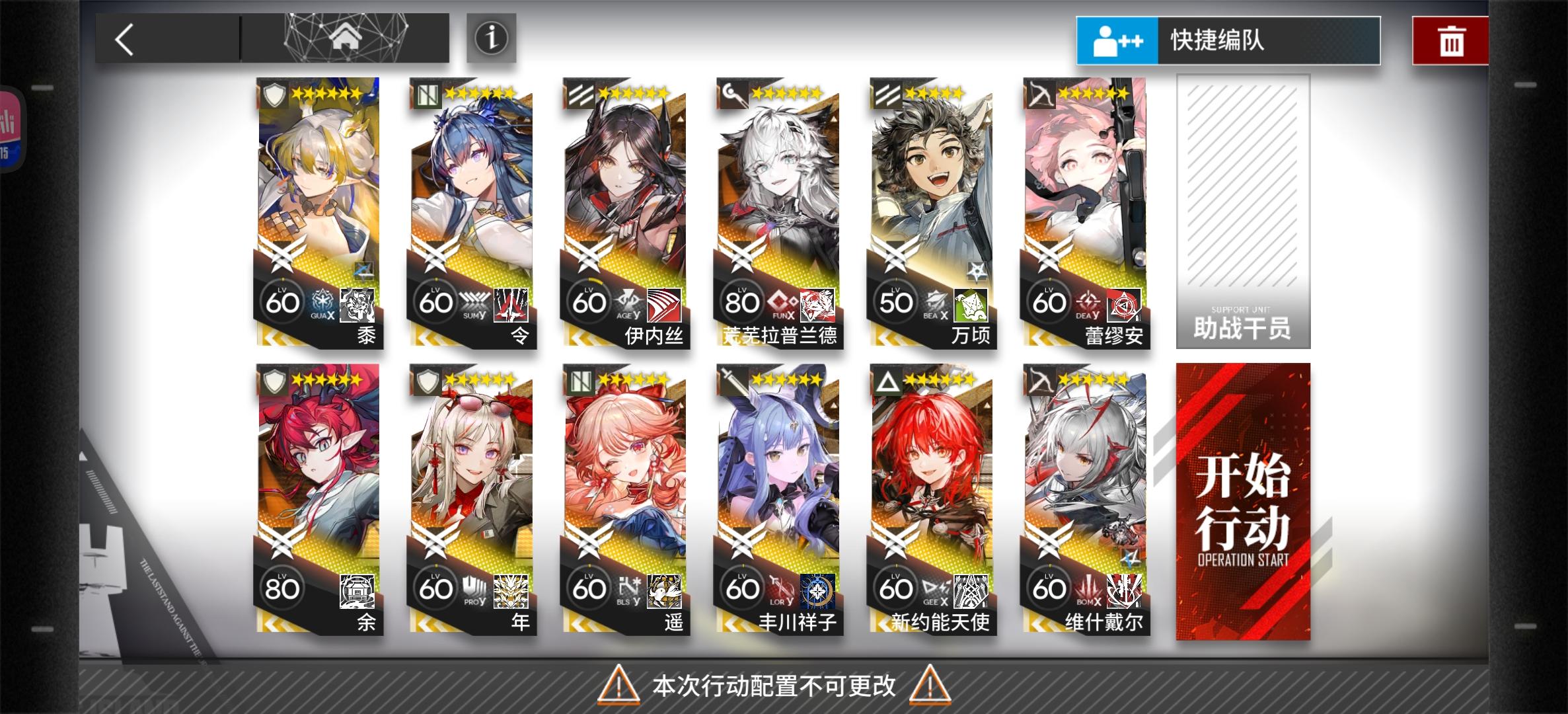Open the 快捷编队 quick formation panel
The width and height of the screenshot is (1568, 714).
(x=1229, y=40)
